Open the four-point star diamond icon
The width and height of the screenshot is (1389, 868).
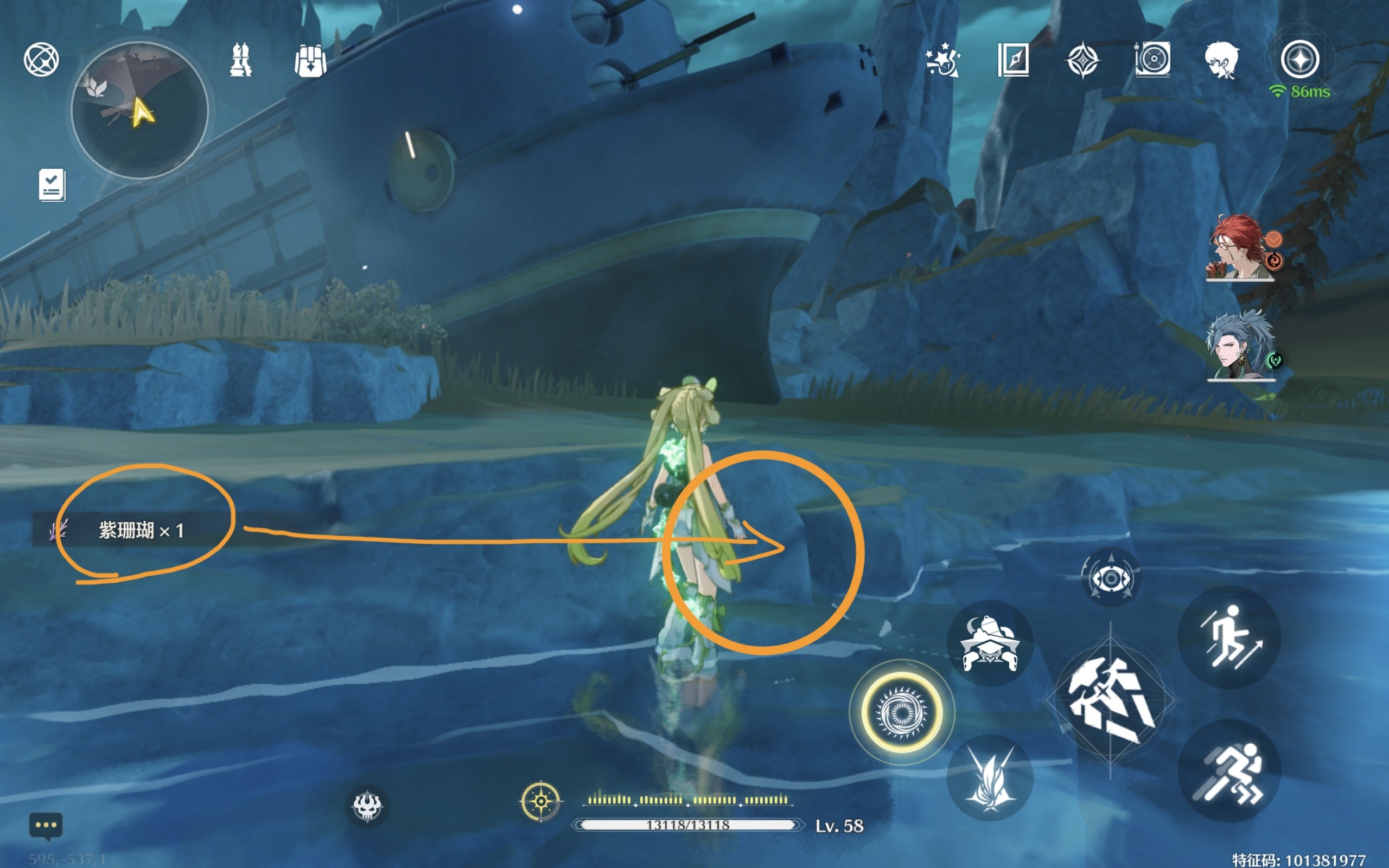point(1082,60)
